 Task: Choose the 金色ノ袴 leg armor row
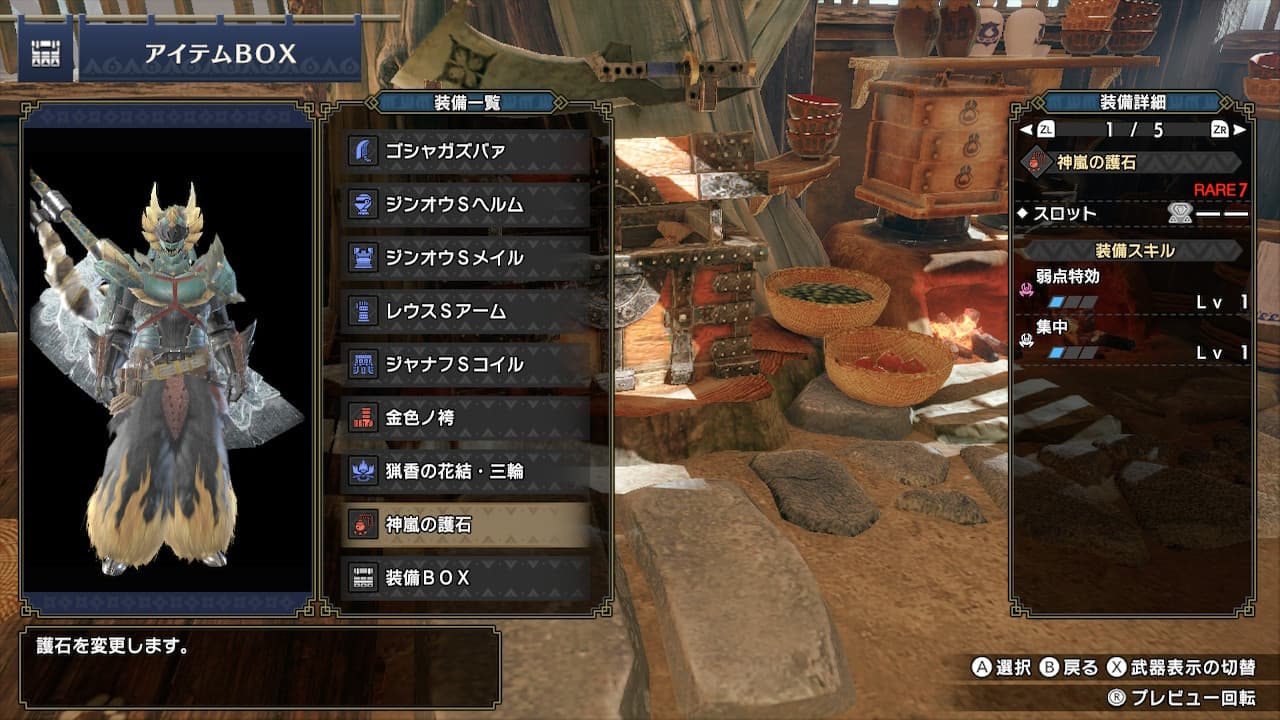pyautogui.click(x=467, y=417)
